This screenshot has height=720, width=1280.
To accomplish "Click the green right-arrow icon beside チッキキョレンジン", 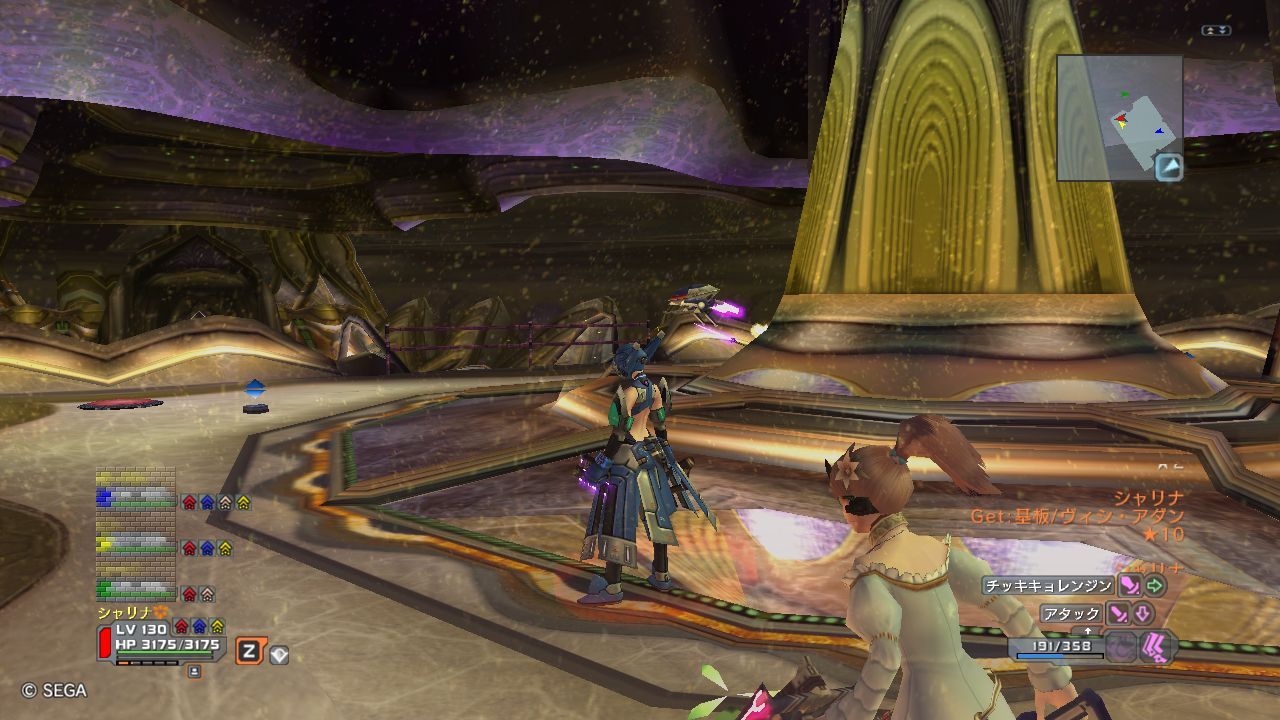I will (x=1156, y=586).
